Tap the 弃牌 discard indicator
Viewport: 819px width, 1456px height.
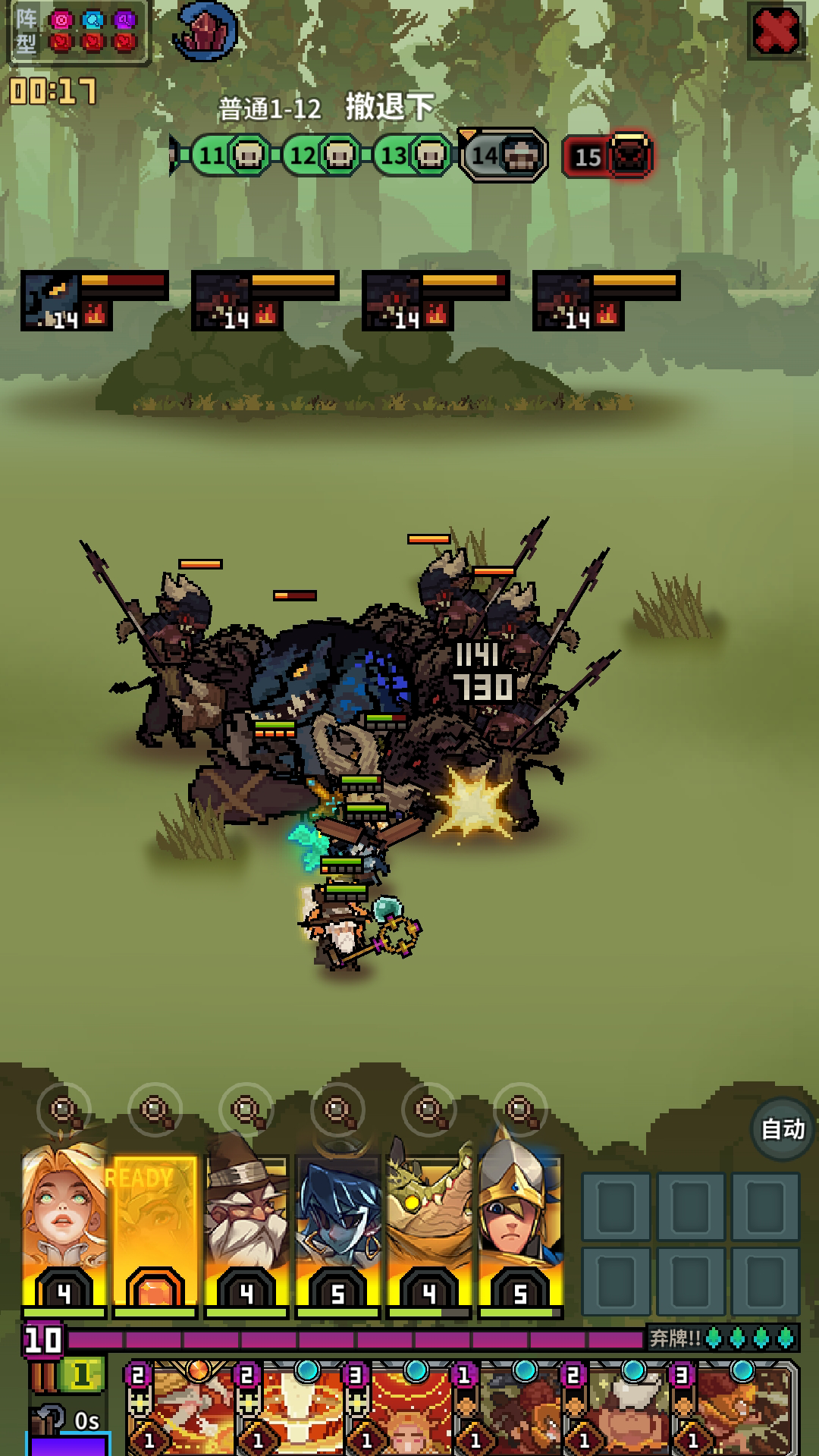pos(721,1338)
